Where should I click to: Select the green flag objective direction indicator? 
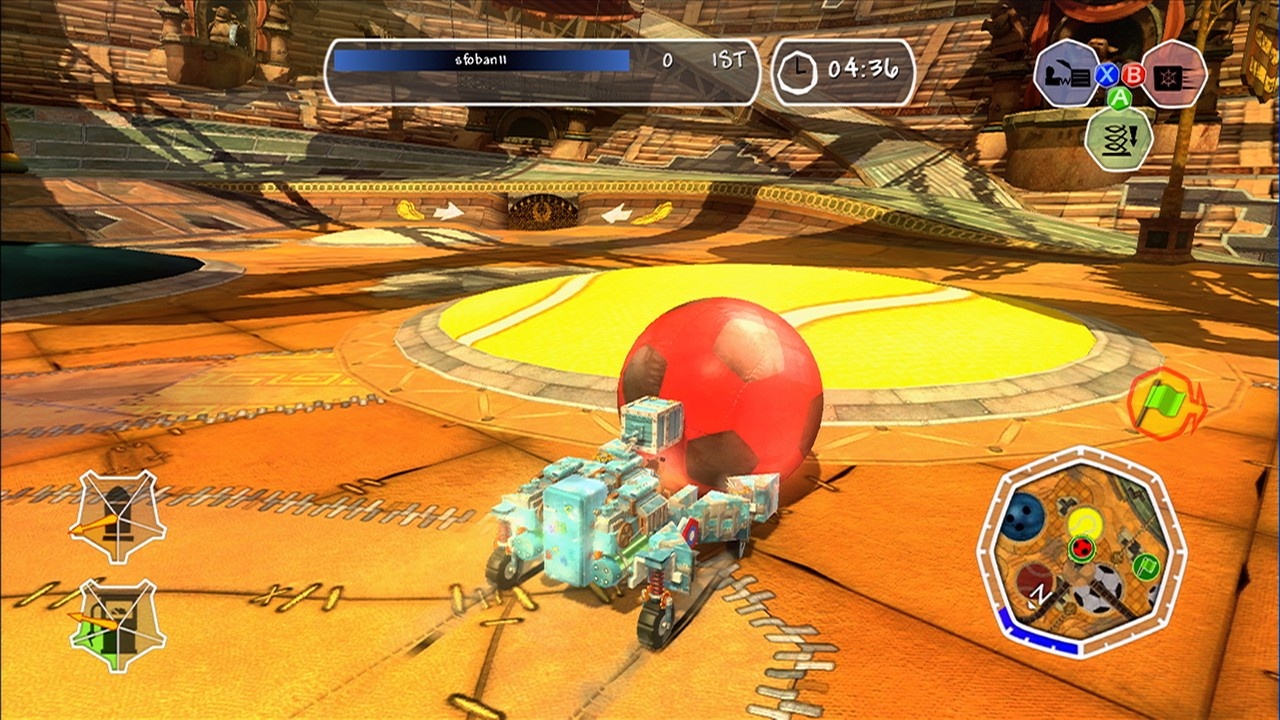click(x=1166, y=403)
